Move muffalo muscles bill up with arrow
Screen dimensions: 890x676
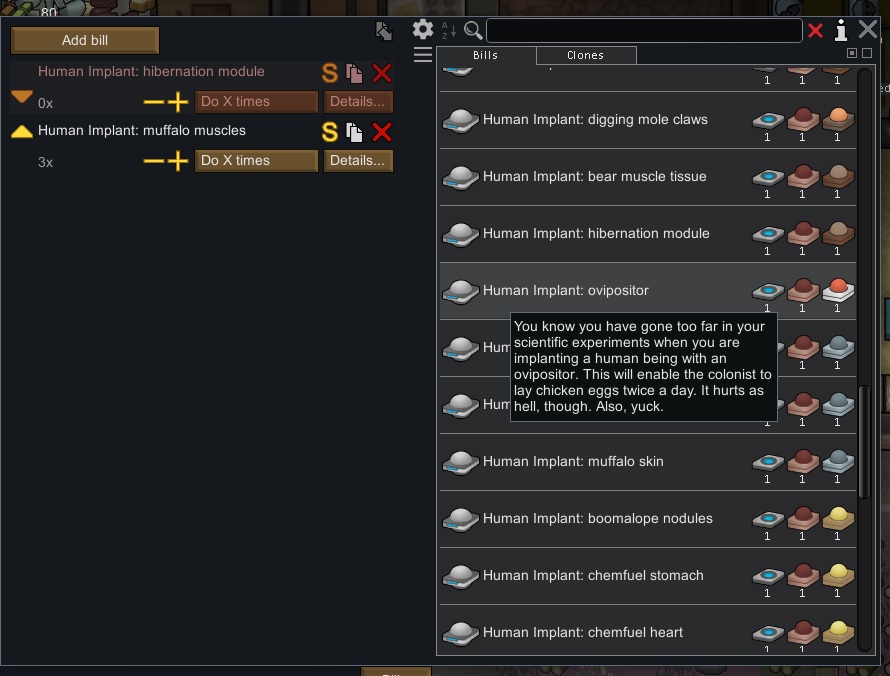[22, 131]
